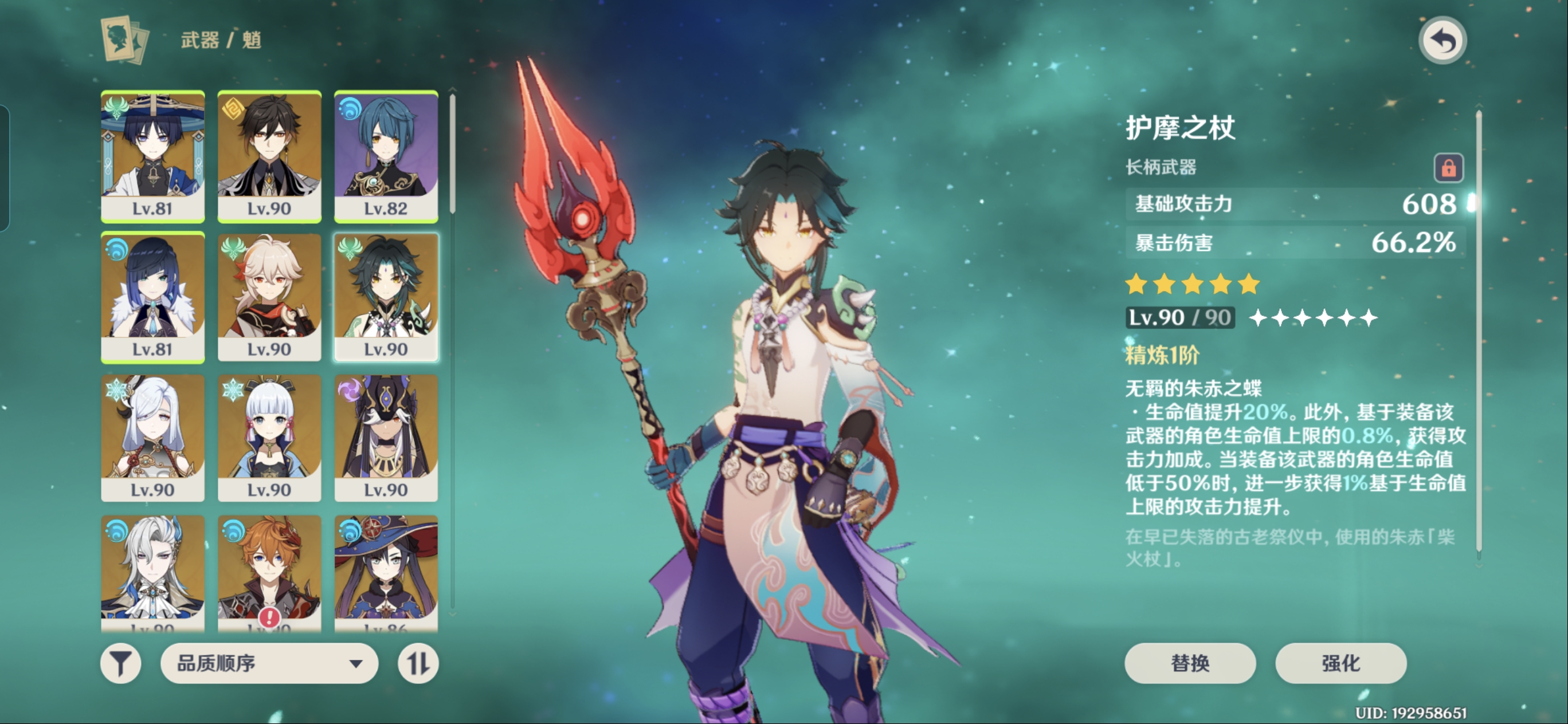This screenshot has width=1568, height=724.
Task: Open the character archive card icon
Action: click(125, 40)
